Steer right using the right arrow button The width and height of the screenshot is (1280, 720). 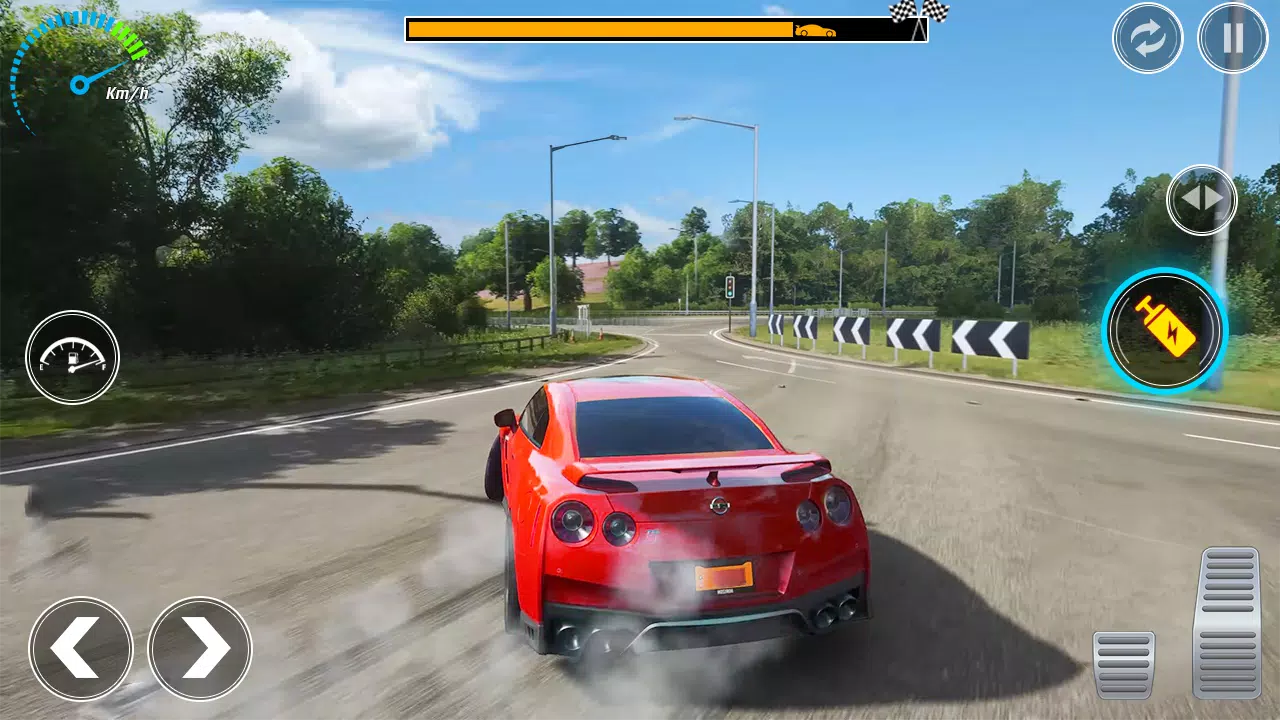[x=199, y=648]
